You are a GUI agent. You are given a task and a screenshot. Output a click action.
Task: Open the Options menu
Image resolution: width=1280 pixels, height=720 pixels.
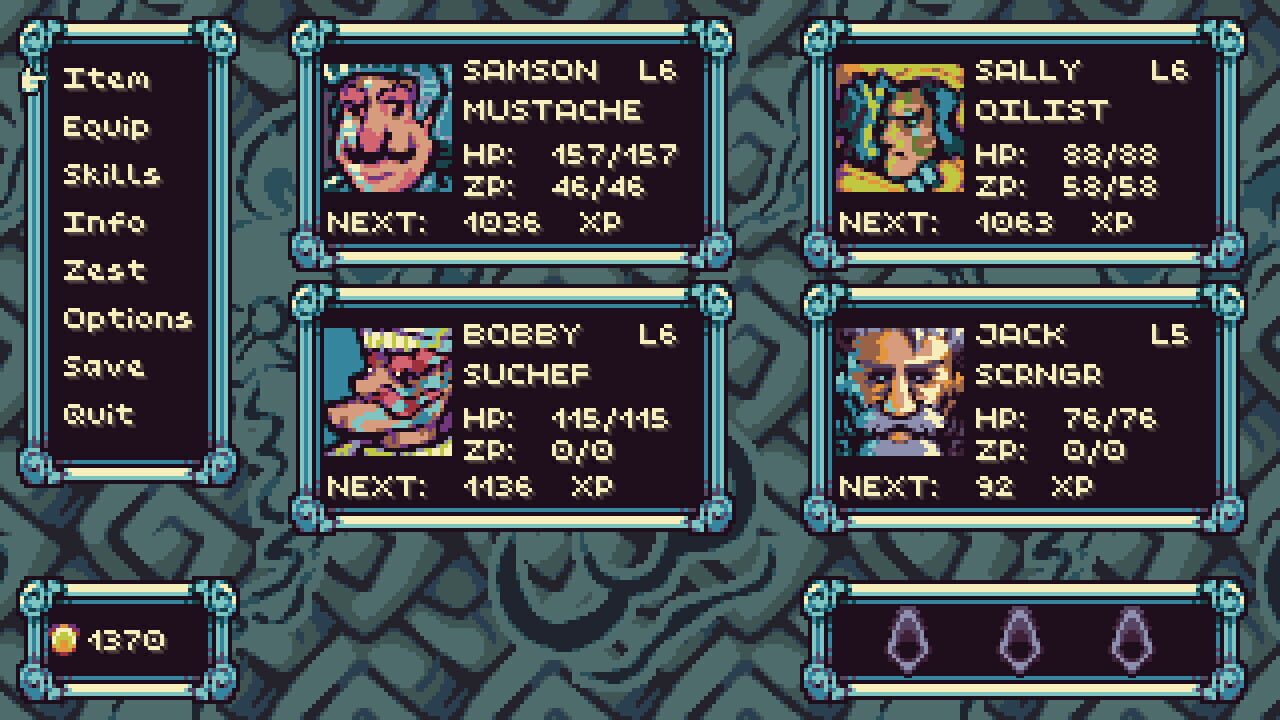(124, 317)
